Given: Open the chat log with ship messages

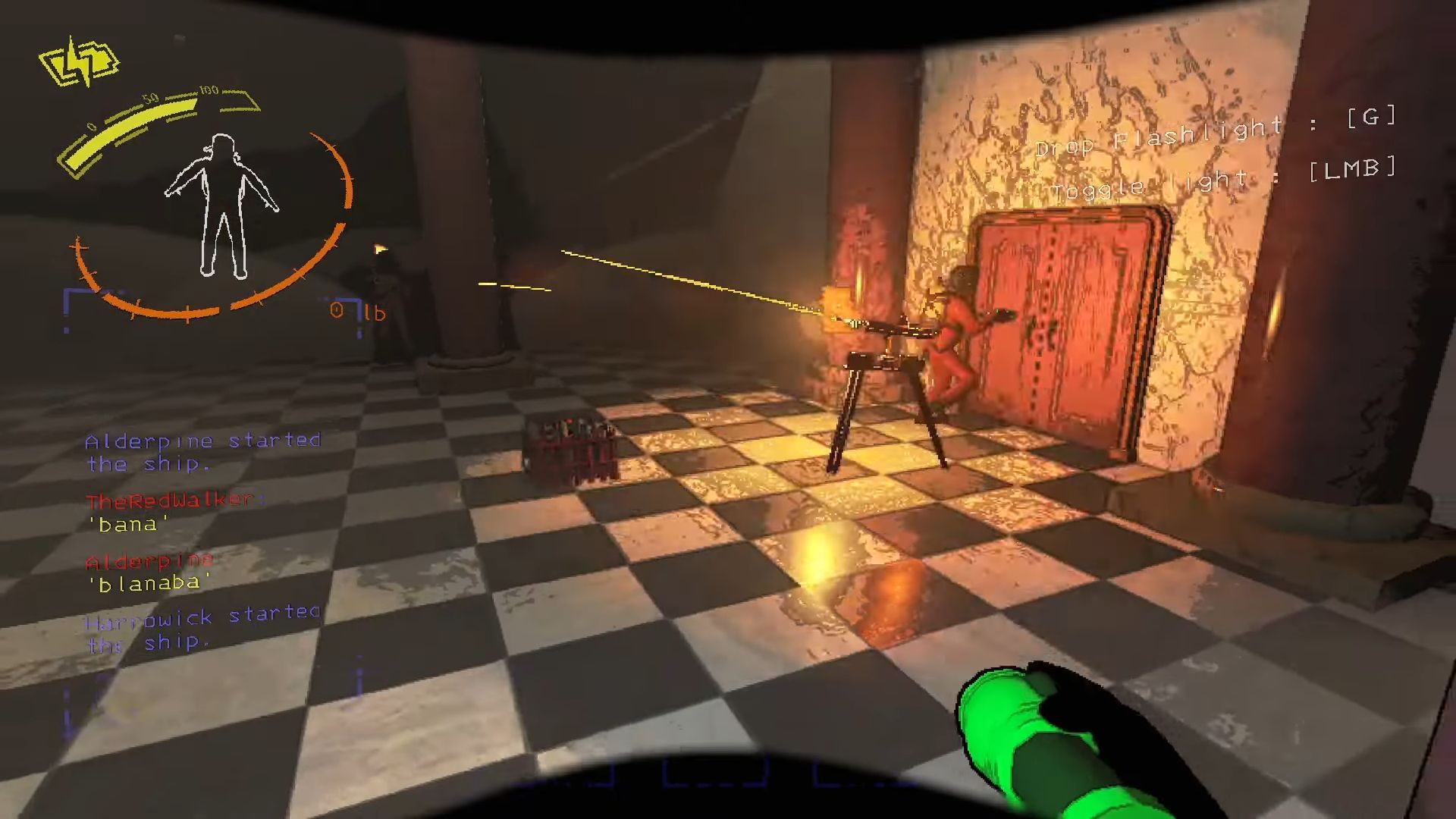Looking at the screenshot, I should click(202, 541).
